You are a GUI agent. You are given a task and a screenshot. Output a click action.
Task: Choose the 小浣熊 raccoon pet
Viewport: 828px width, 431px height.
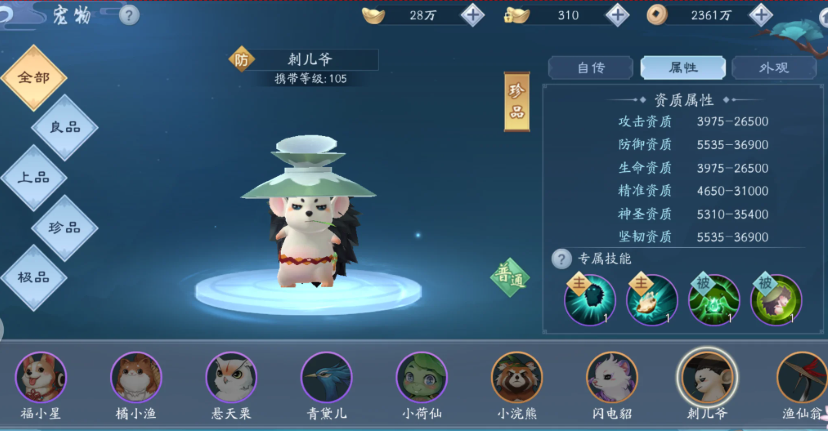(516, 378)
